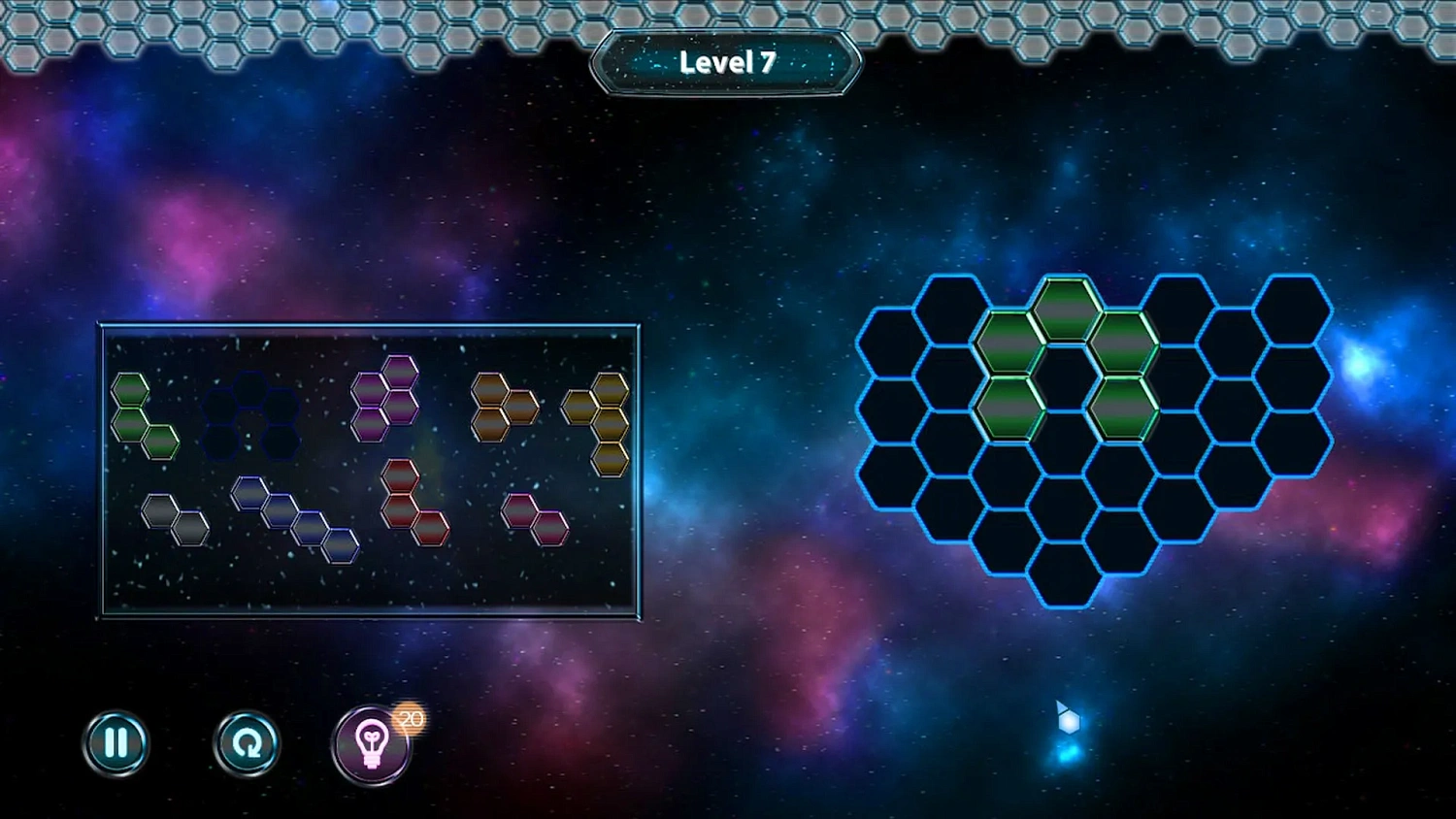Use the lightbulb hint icon
This screenshot has width=1456, height=819.
tap(373, 742)
